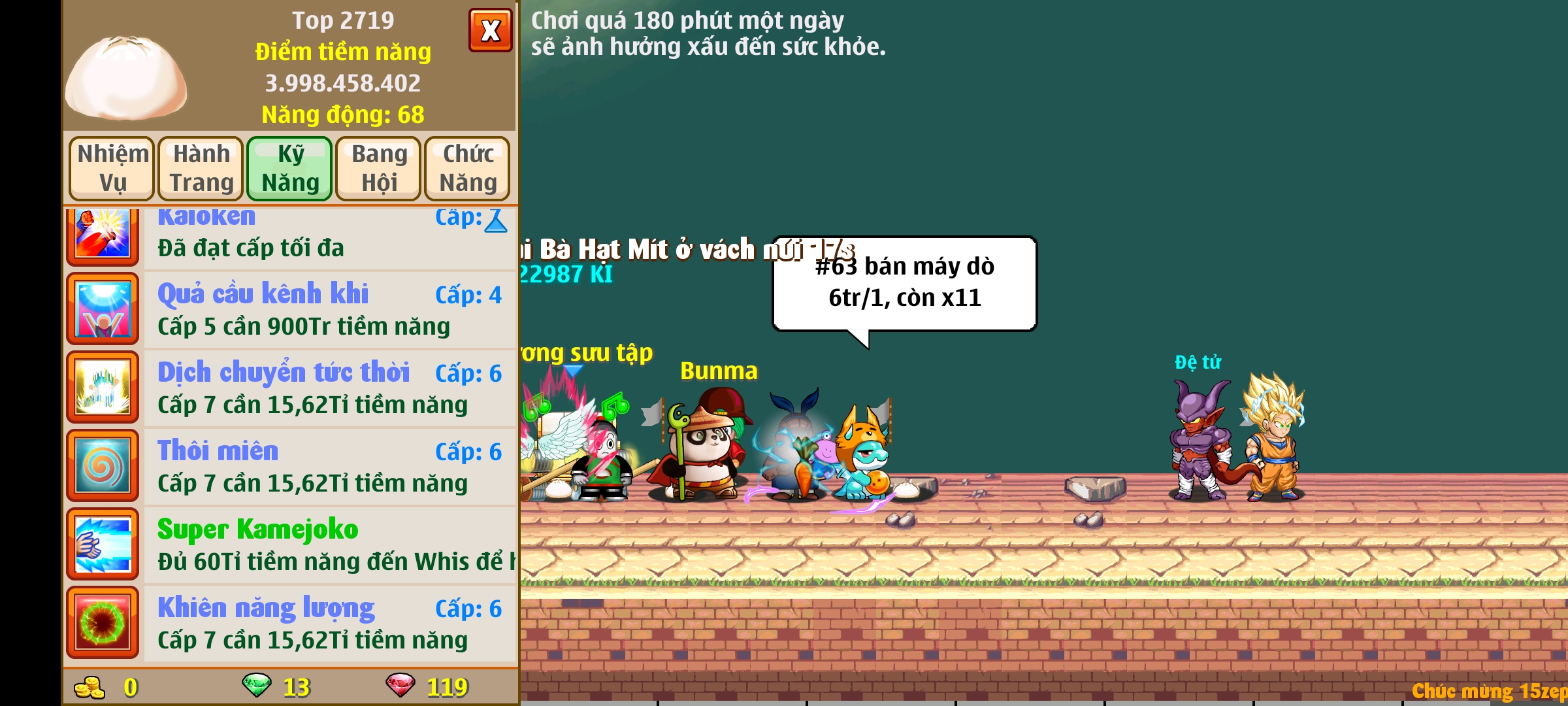Show the Bang Hội tab
Viewport: 1568px width, 706px height.
click(378, 168)
